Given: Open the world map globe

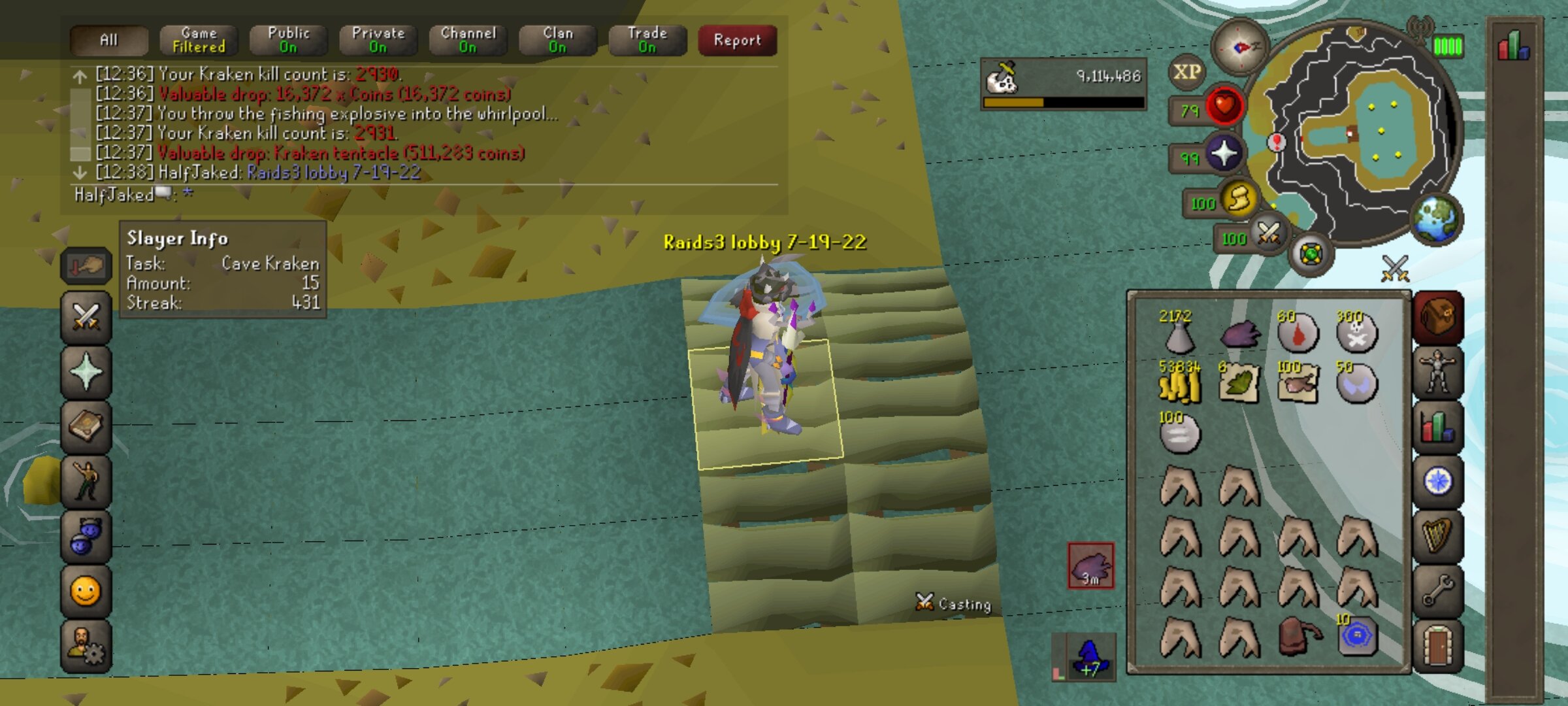Looking at the screenshot, I should (x=1435, y=219).
